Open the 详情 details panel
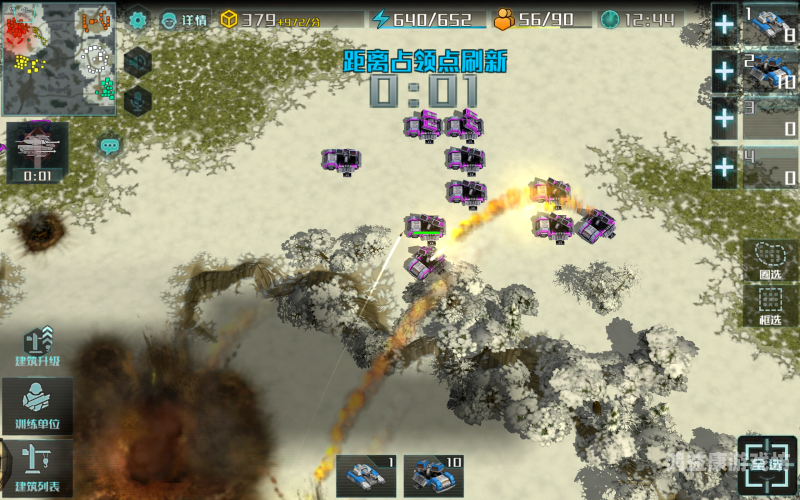 [x=185, y=19]
